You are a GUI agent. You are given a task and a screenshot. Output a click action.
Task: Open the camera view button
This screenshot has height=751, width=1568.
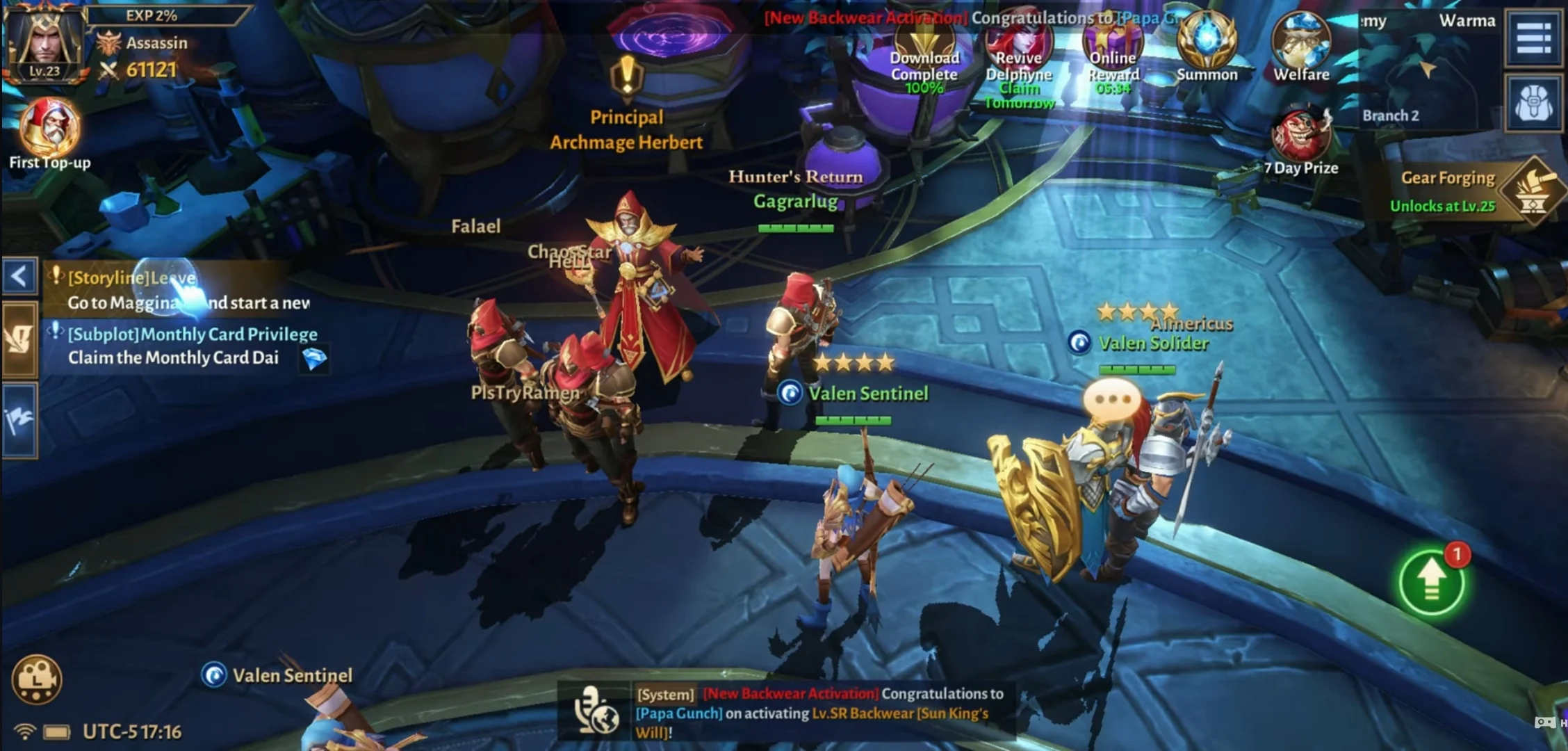[x=37, y=679]
